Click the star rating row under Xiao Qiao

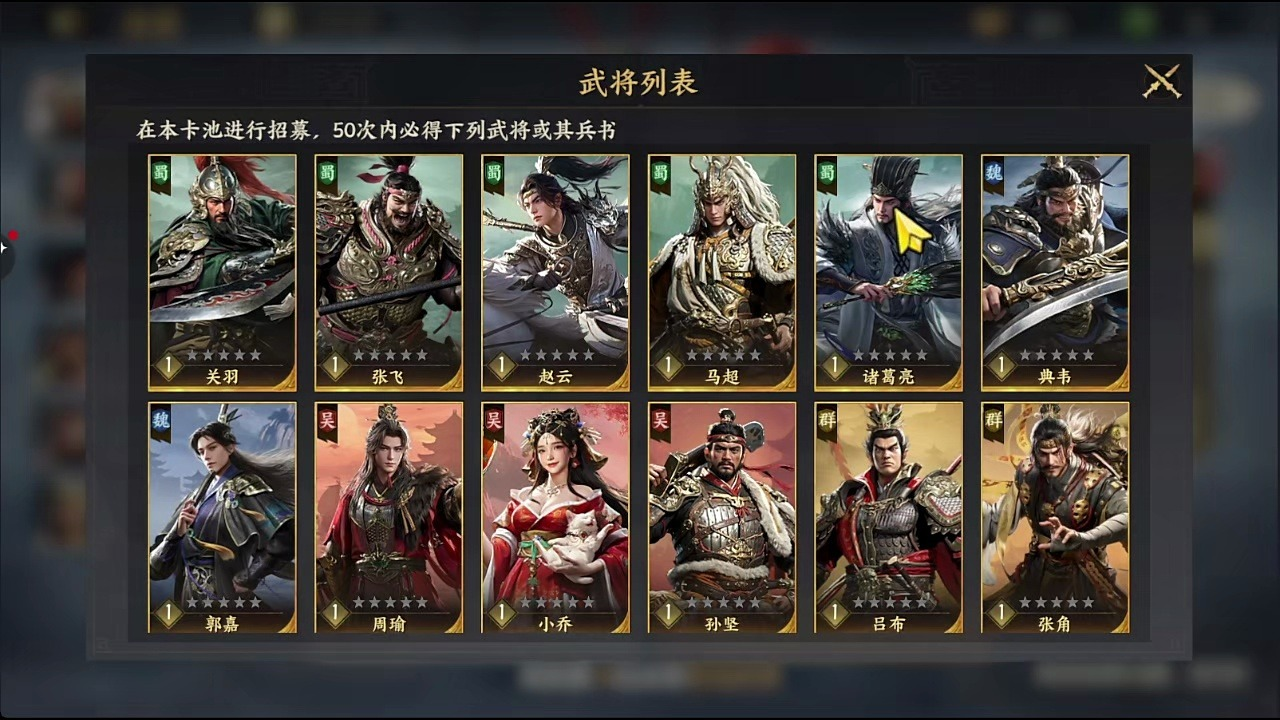[557, 604]
